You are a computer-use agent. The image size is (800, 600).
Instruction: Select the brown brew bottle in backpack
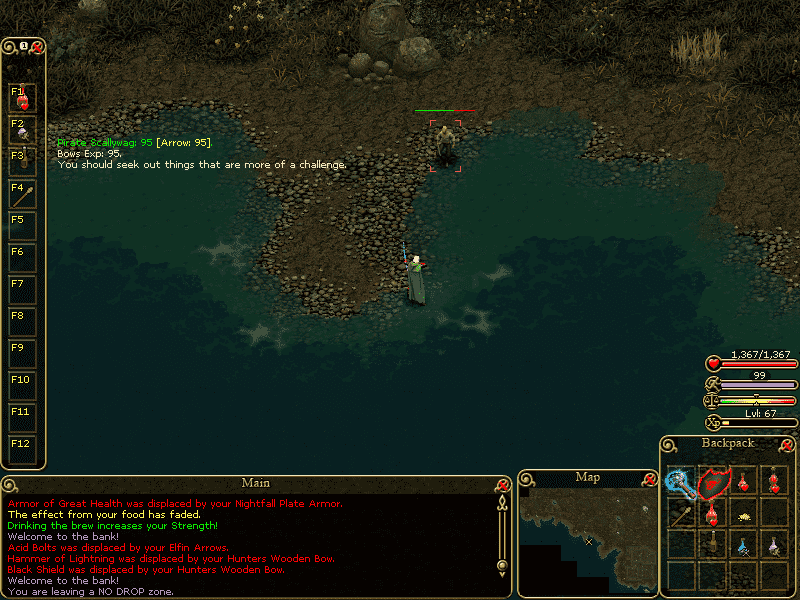coord(713,546)
